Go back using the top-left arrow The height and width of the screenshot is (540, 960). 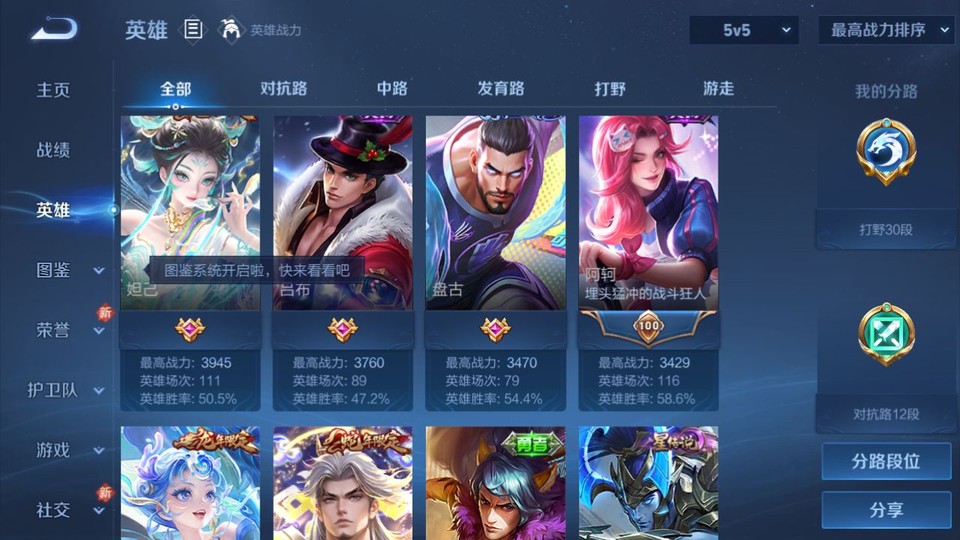pos(54,29)
